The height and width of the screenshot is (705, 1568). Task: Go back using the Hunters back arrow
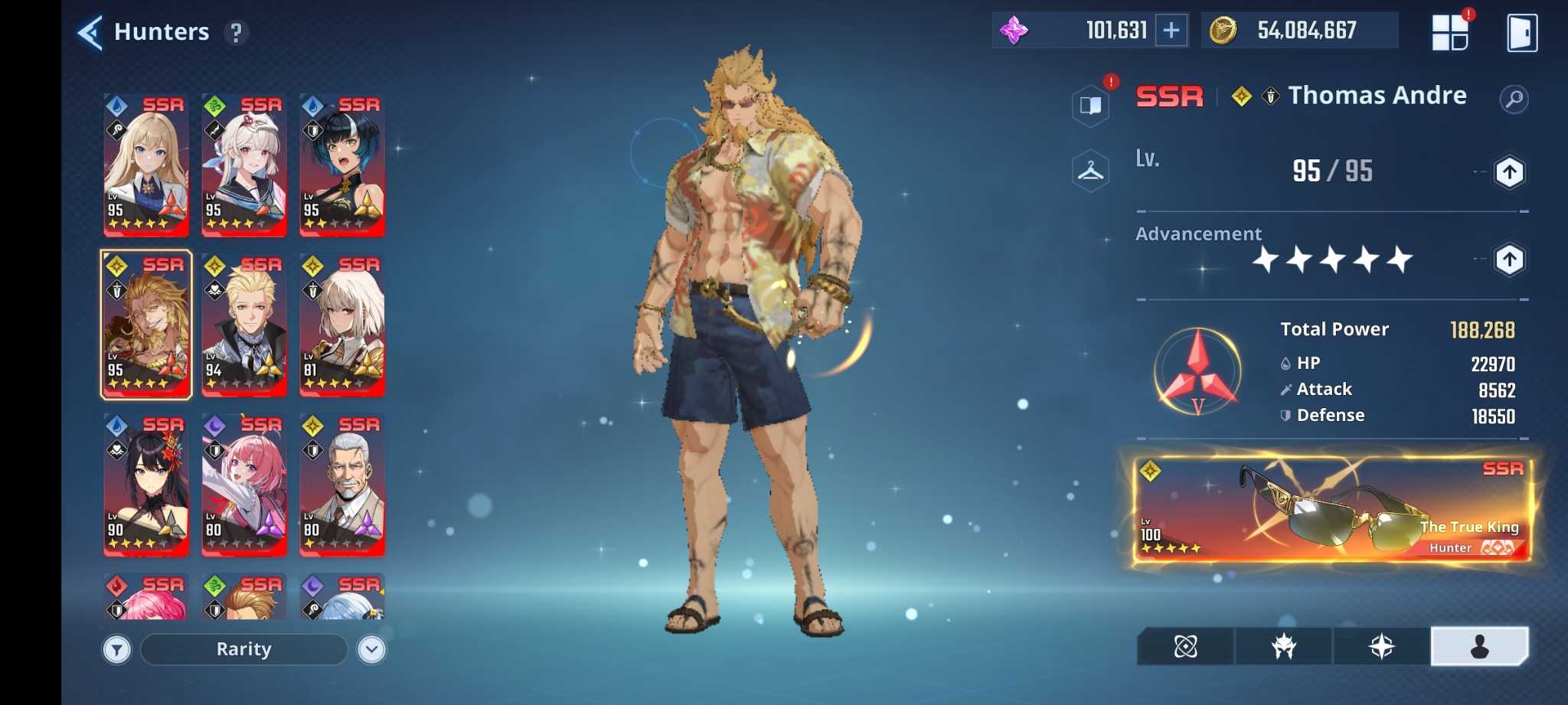[90, 33]
